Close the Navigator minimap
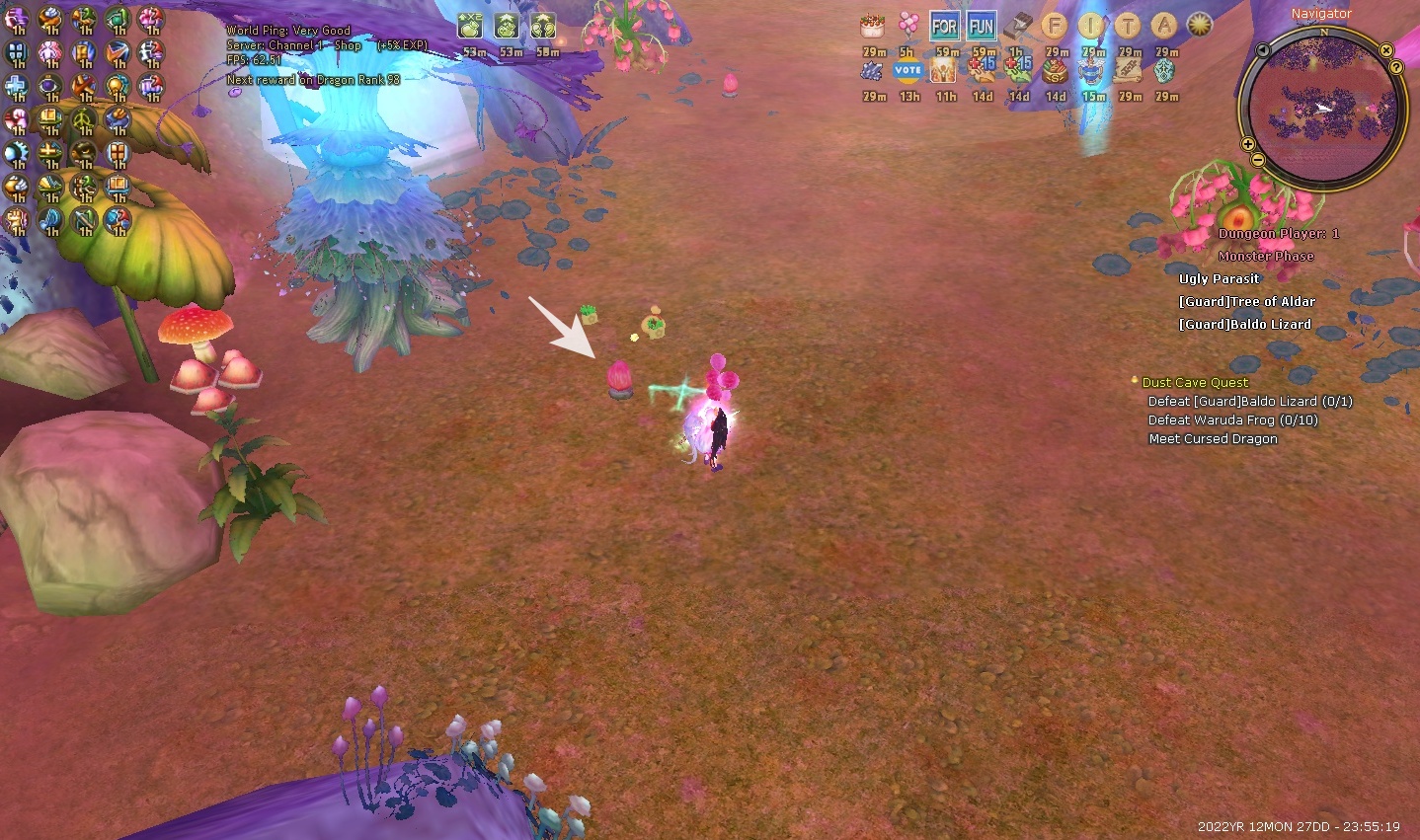The width and height of the screenshot is (1420, 840). point(1386,50)
